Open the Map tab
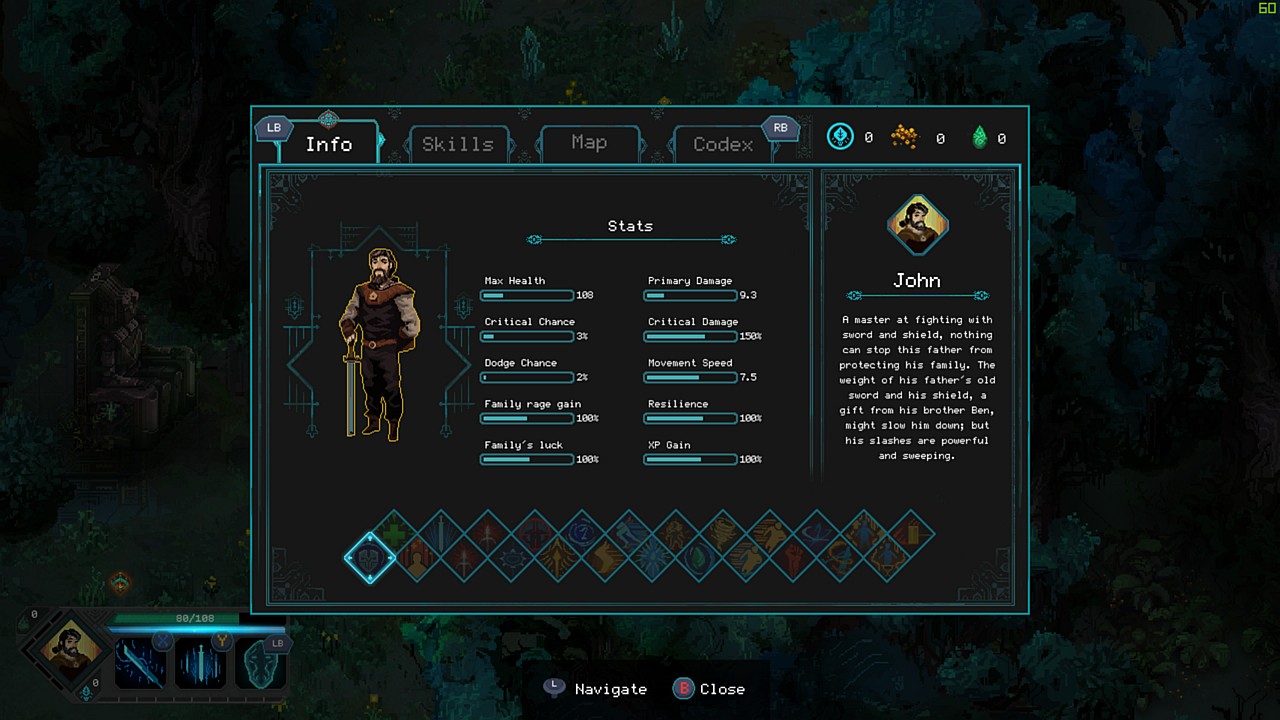 click(x=589, y=143)
